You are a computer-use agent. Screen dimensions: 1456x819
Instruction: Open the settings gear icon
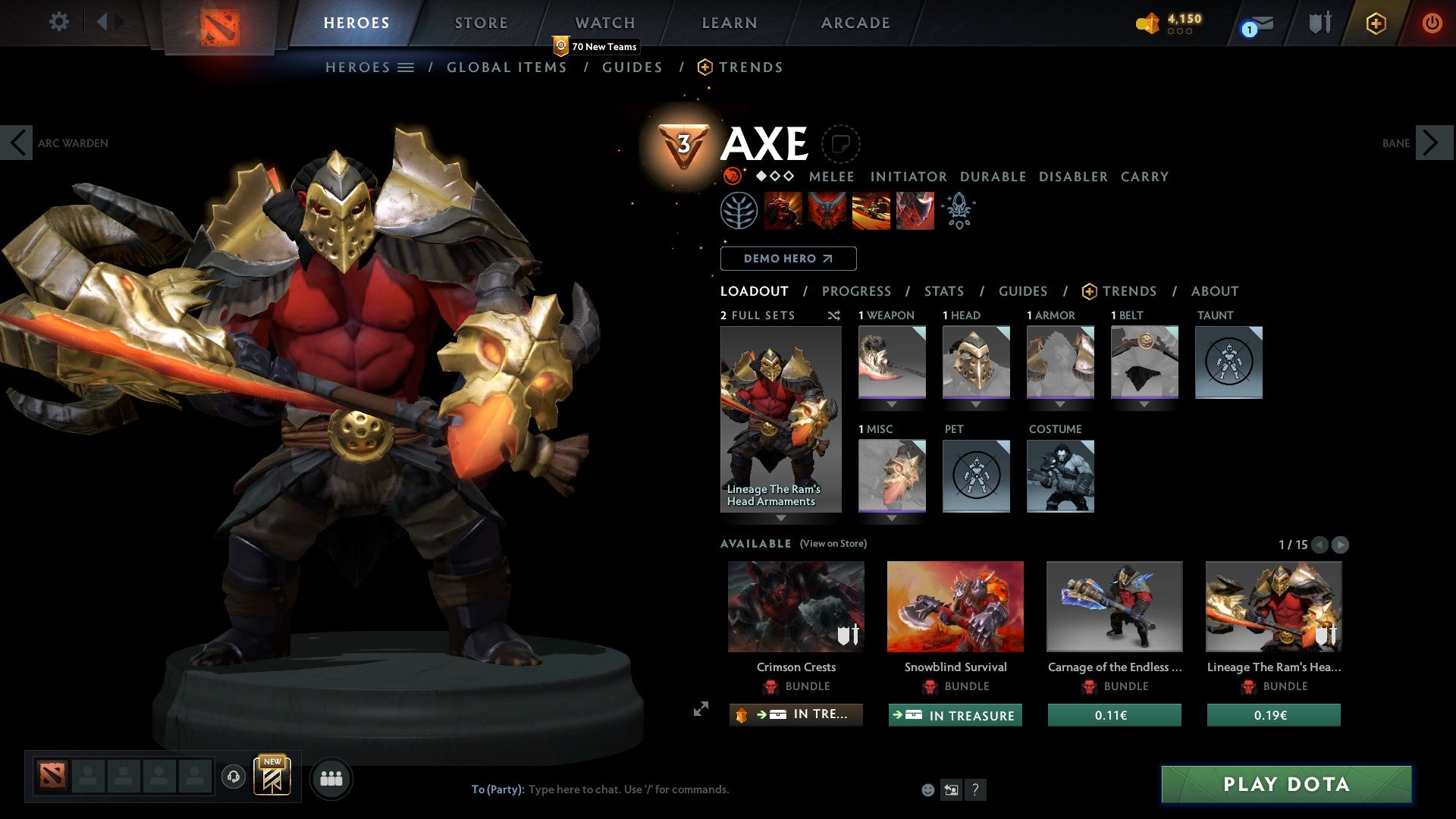(58, 22)
